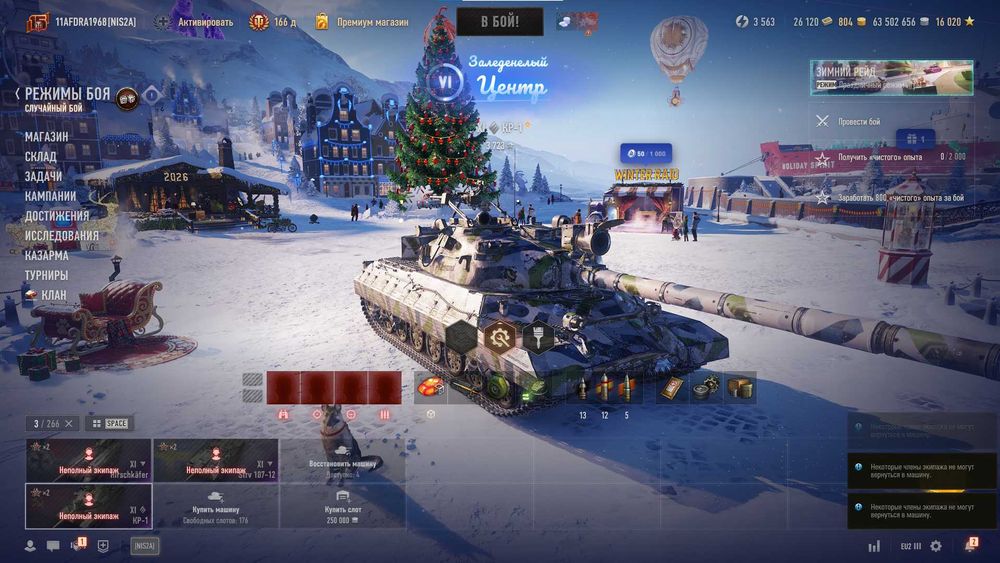Screen dimensions: 1000x563
Task: Start battle with the В БОЙ! button
Action: tap(500, 21)
